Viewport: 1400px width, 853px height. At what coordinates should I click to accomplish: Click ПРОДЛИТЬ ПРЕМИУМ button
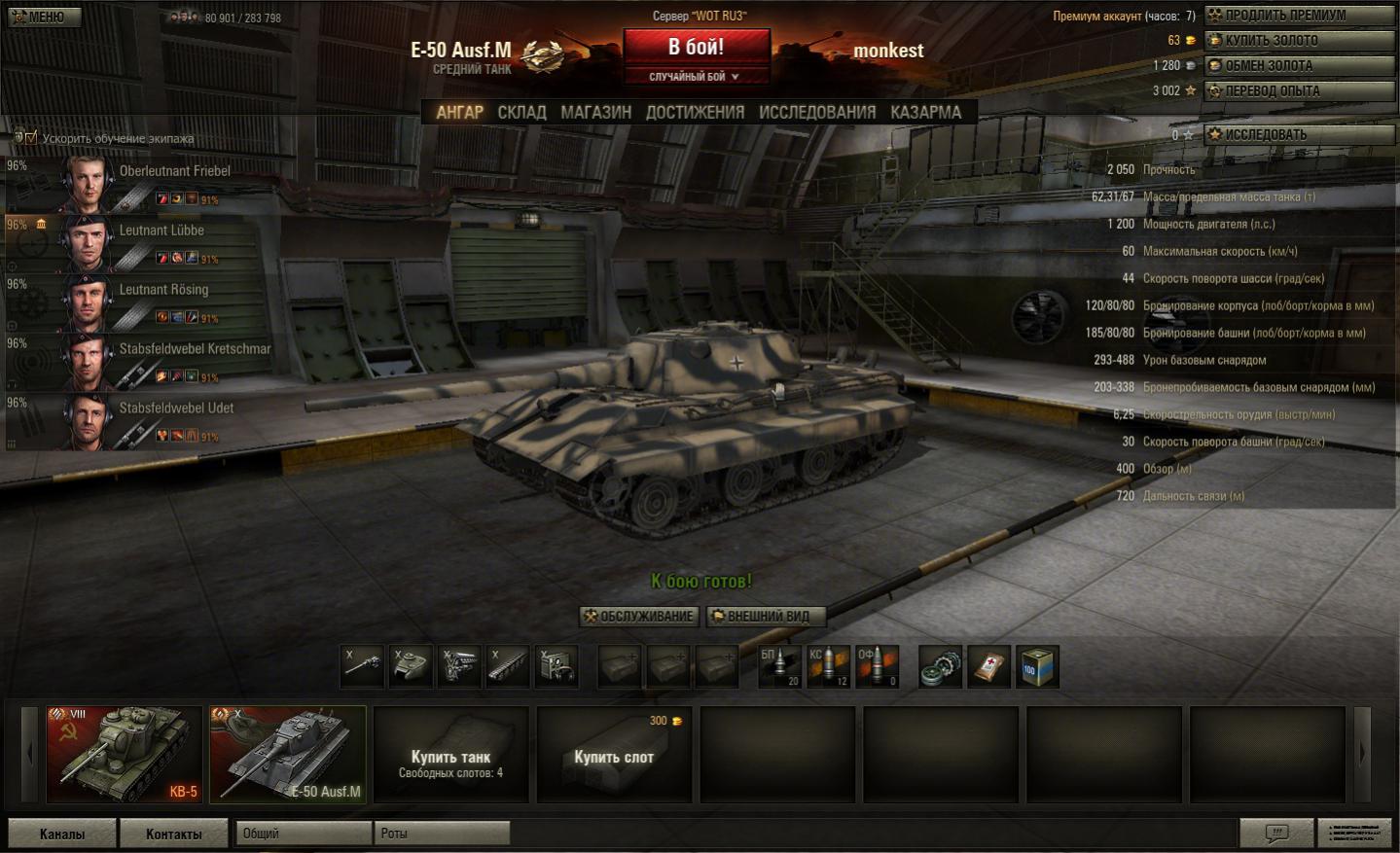(1298, 16)
